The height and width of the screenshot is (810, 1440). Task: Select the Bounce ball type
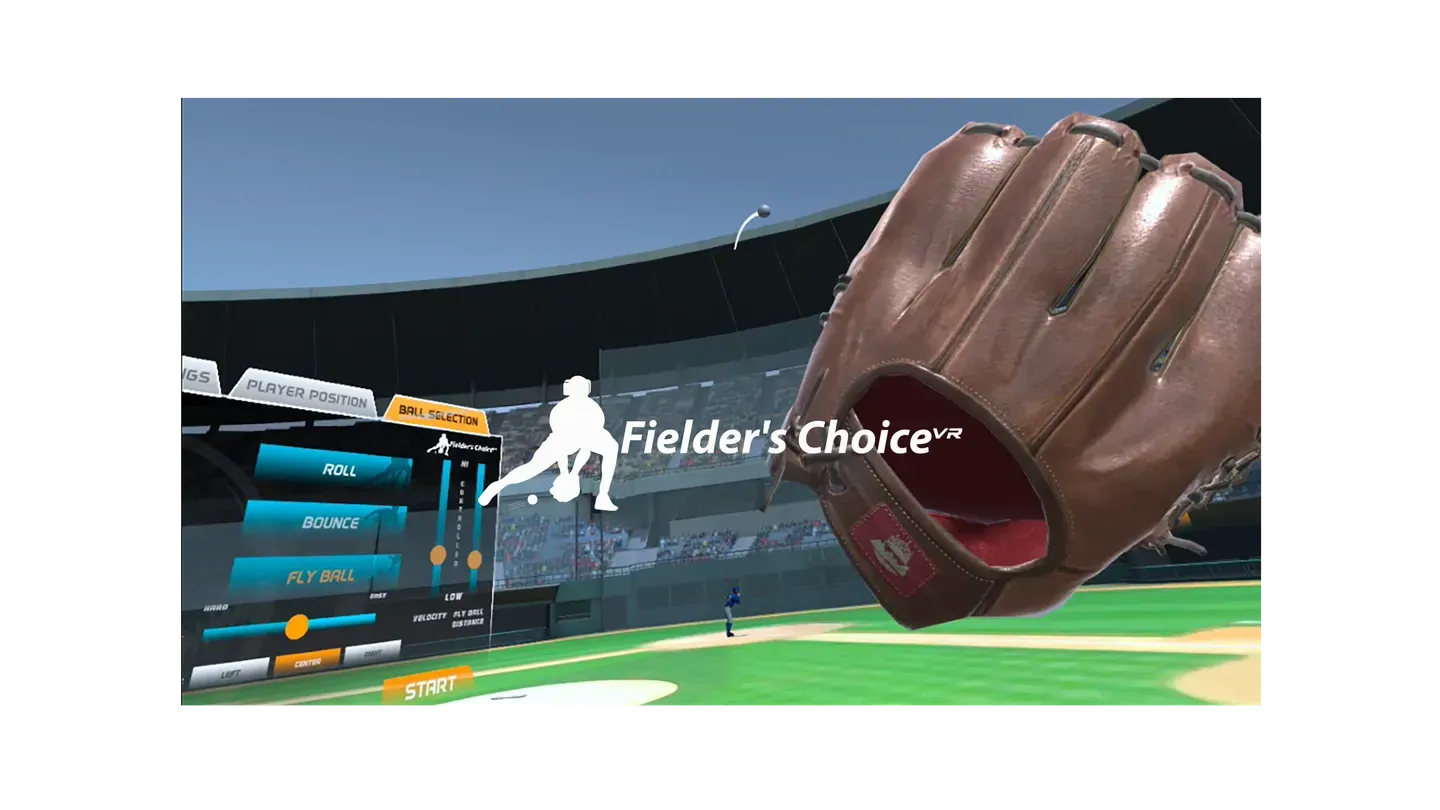[333, 520]
